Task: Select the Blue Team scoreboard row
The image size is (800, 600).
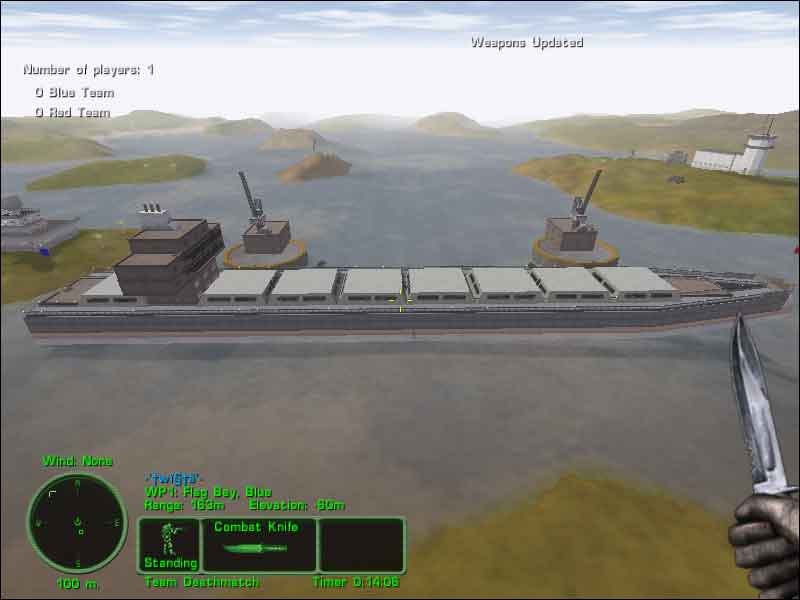Action: tap(74, 92)
